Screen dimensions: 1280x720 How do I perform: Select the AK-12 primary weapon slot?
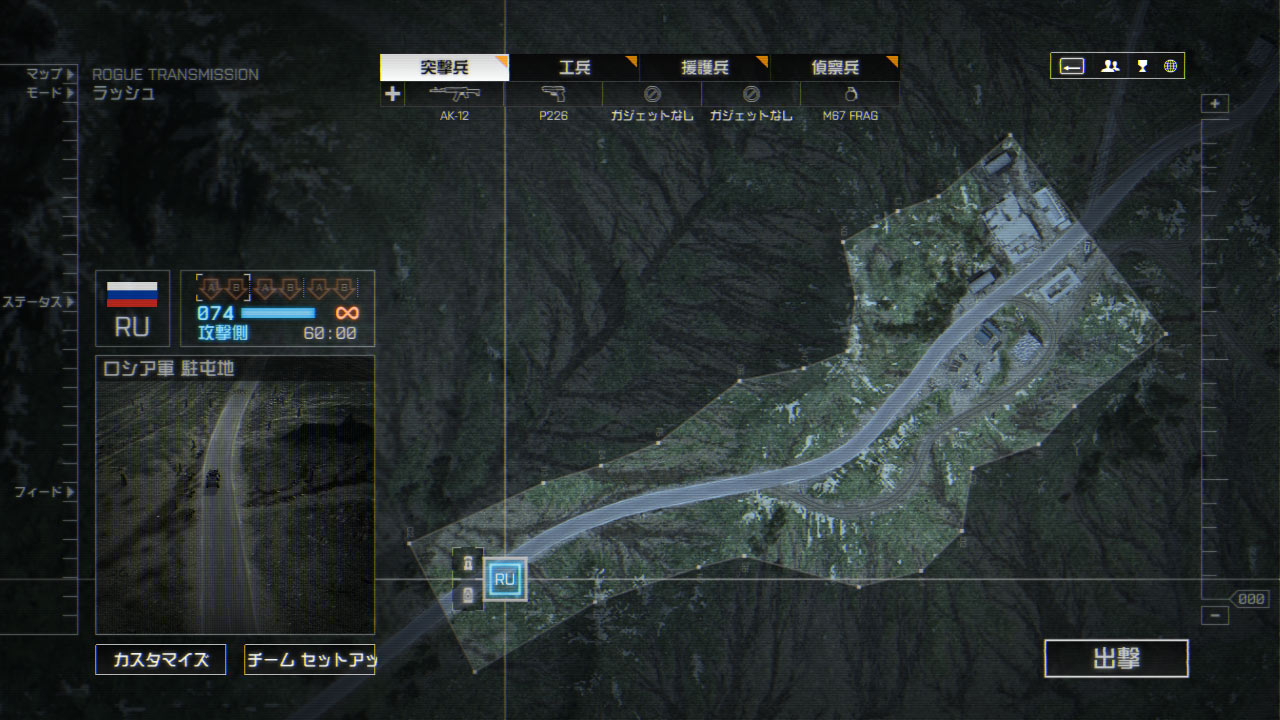coord(454,95)
